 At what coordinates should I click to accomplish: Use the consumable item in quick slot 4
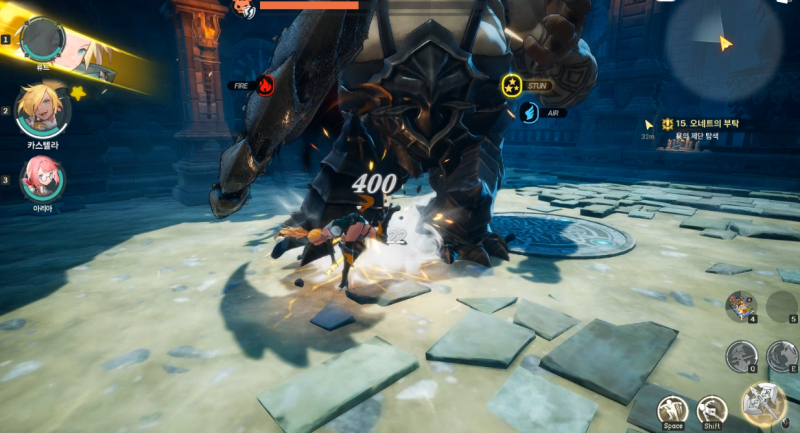[741, 306]
